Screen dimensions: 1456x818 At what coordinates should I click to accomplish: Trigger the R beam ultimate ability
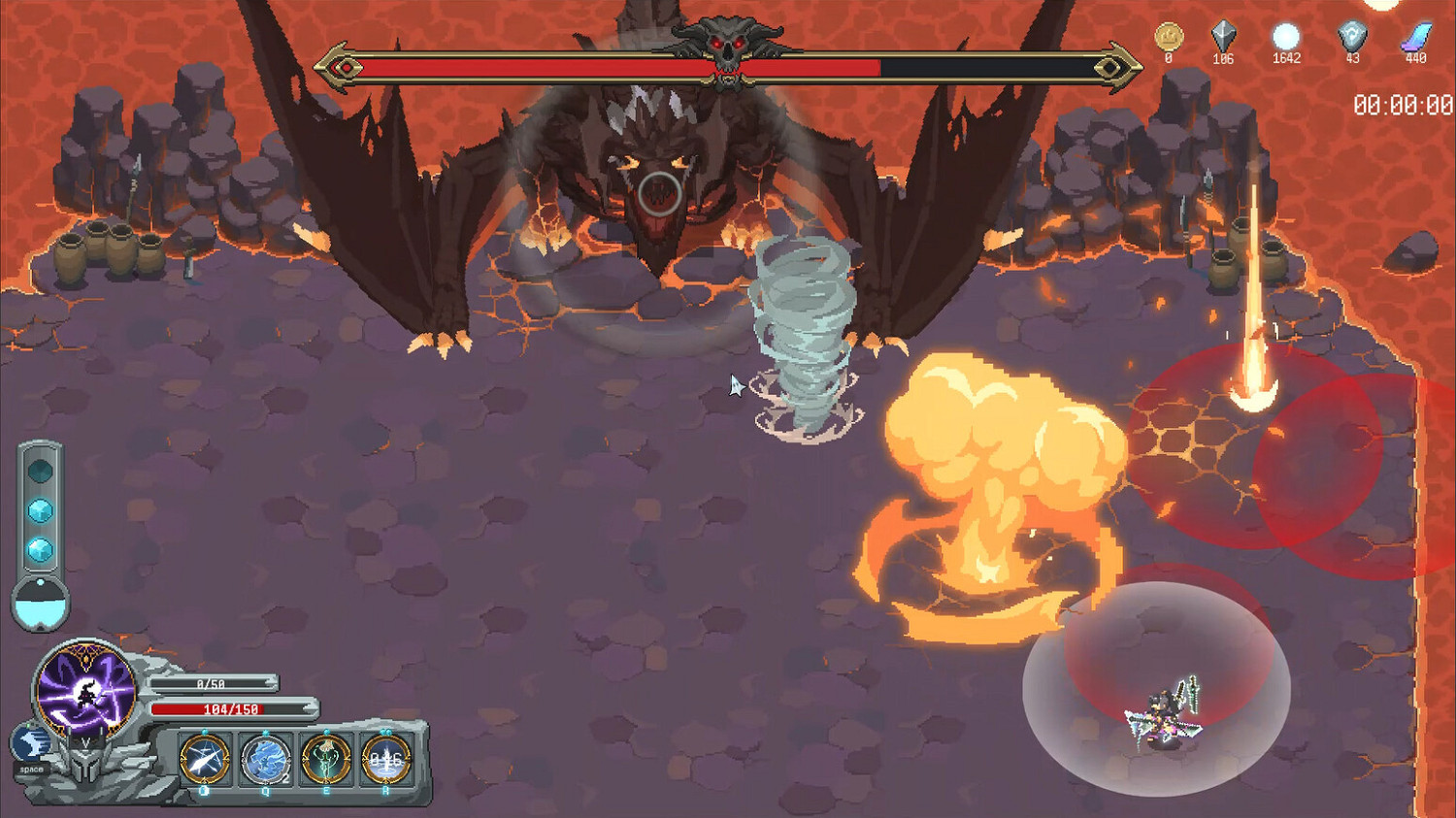point(388,761)
